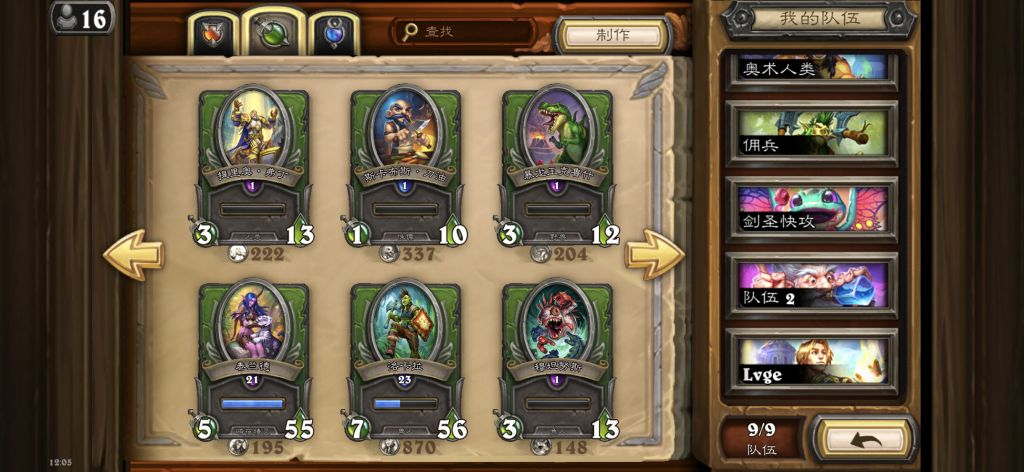This screenshot has height=472, width=1024.
Task: Select the green potion fighter tab
Action: [x=272, y=34]
